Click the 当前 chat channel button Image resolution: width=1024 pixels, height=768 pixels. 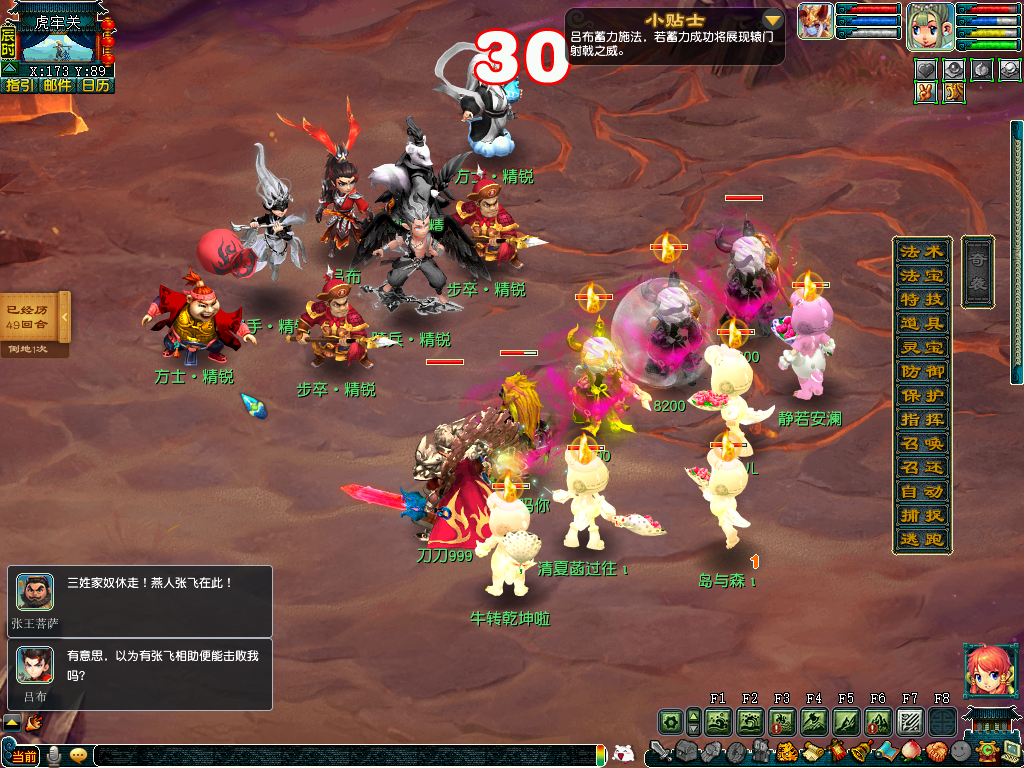point(24,756)
